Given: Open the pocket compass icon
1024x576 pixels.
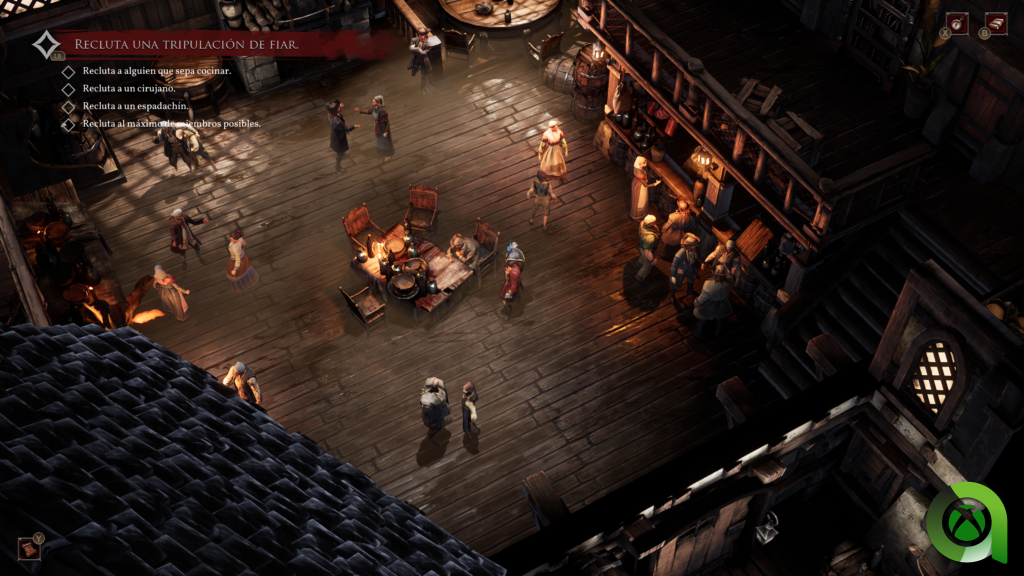Looking at the screenshot, I should (957, 23).
